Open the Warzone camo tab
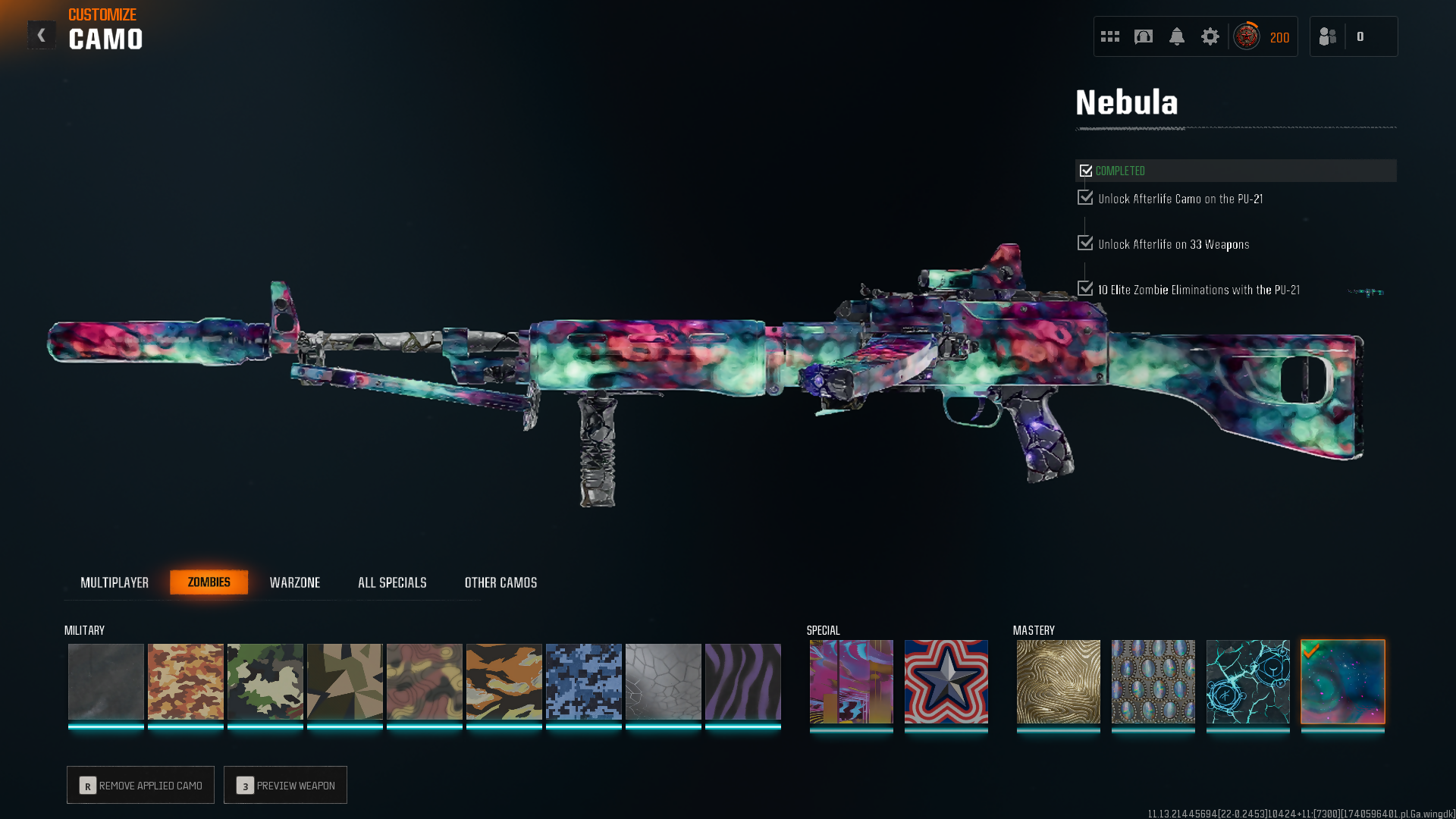Viewport: 1456px width, 819px height. pyautogui.click(x=295, y=582)
